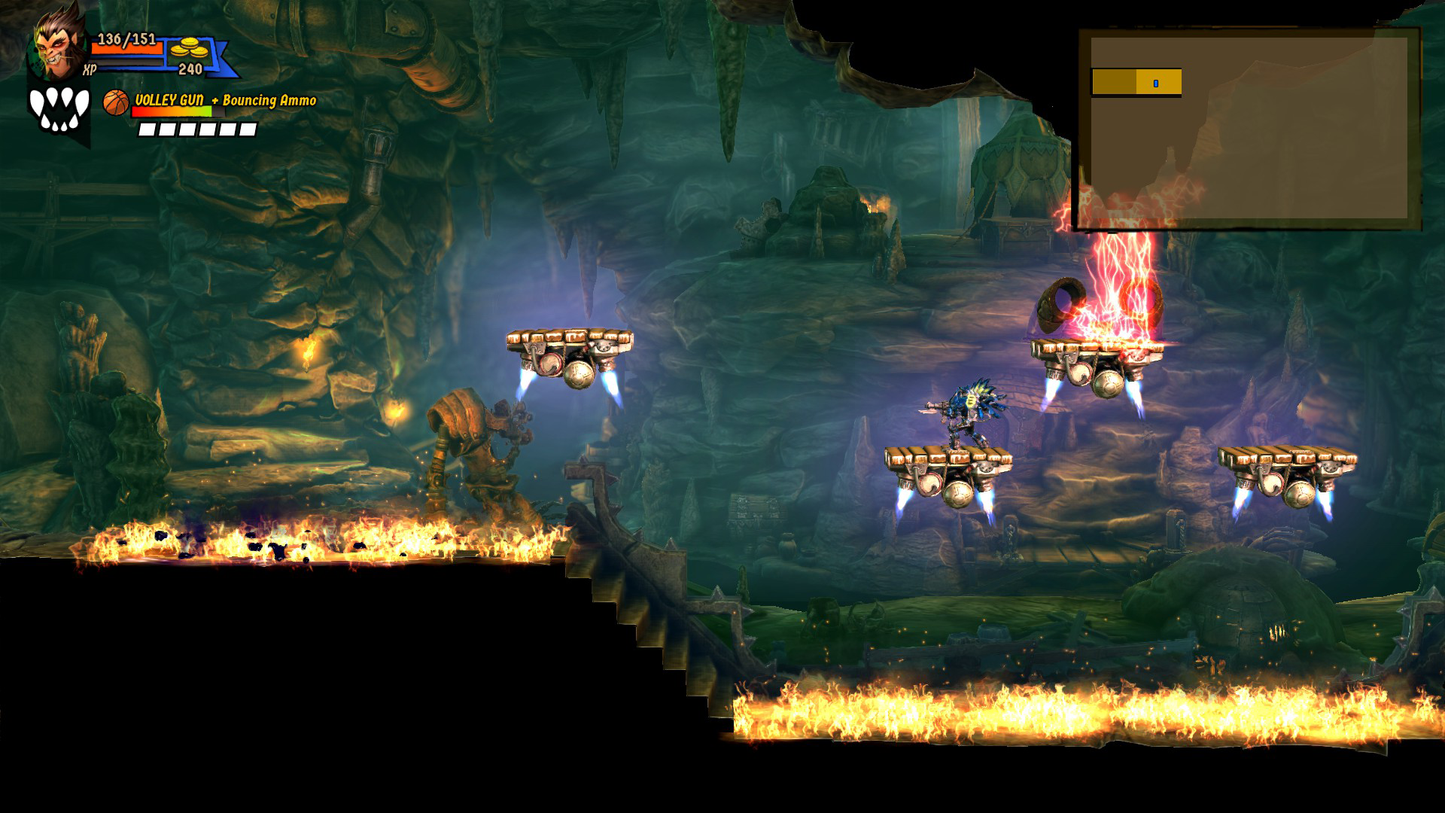Click the XP label under the health bar
Screen dimensions: 1445x813
pos(88,68)
